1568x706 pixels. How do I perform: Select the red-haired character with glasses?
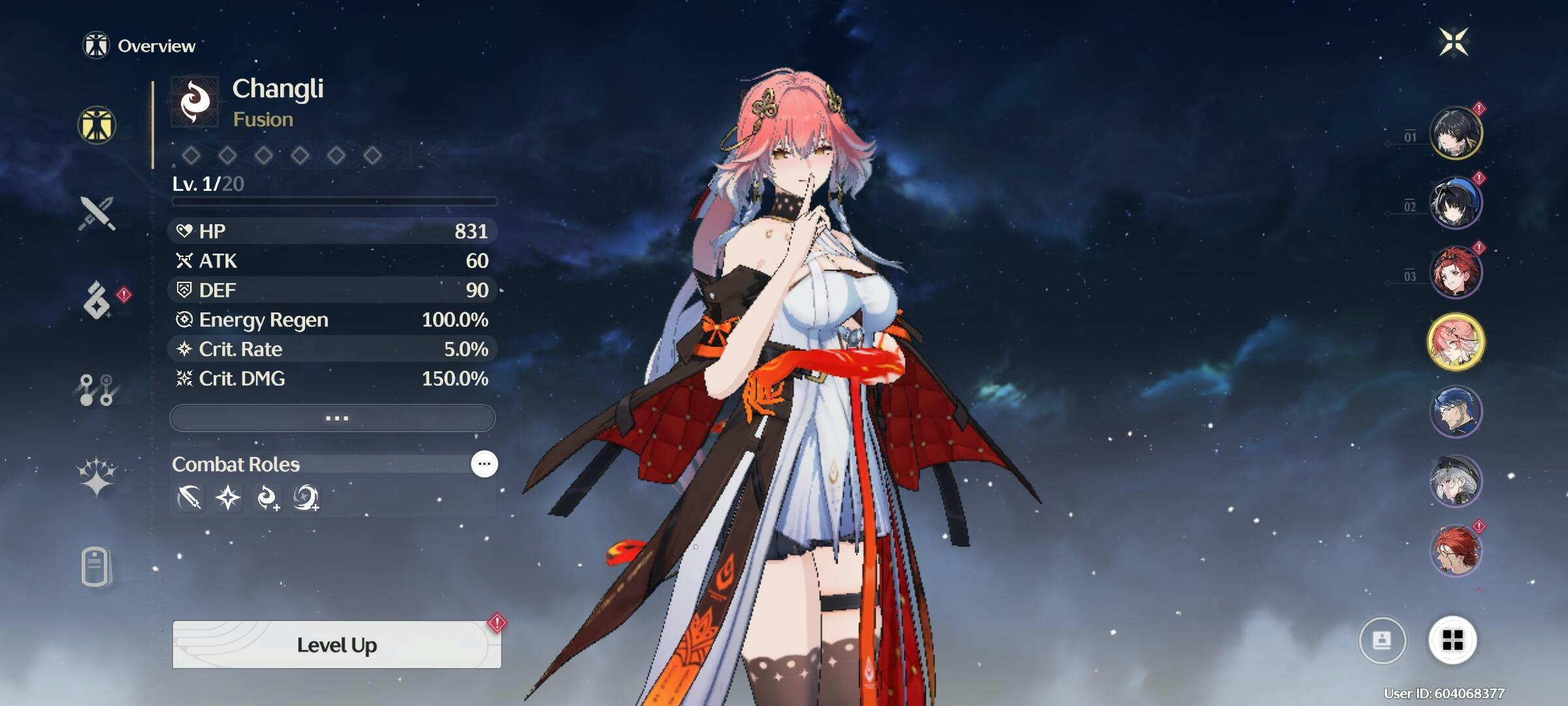(1456, 550)
